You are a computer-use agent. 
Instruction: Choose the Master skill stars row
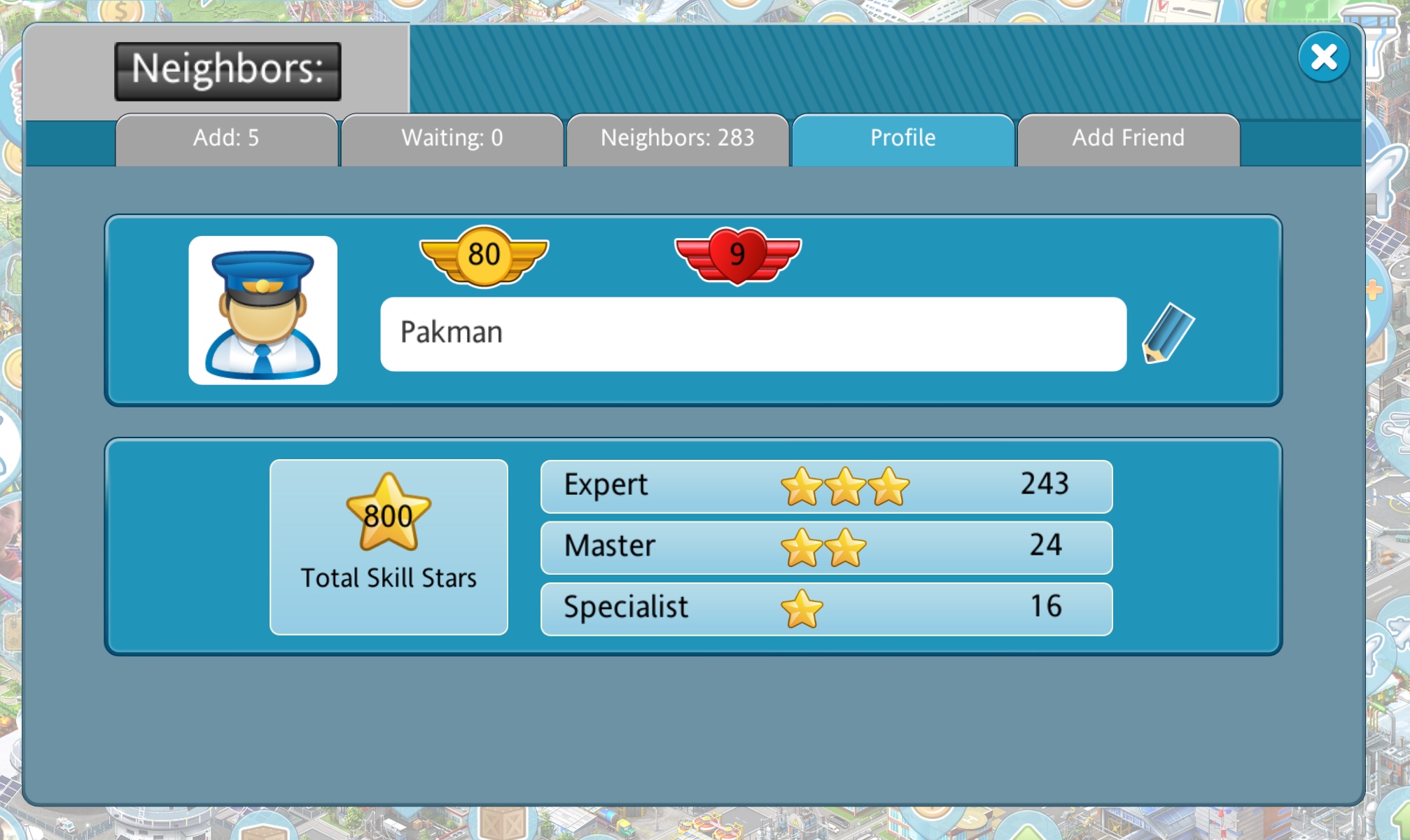(x=826, y=547)
